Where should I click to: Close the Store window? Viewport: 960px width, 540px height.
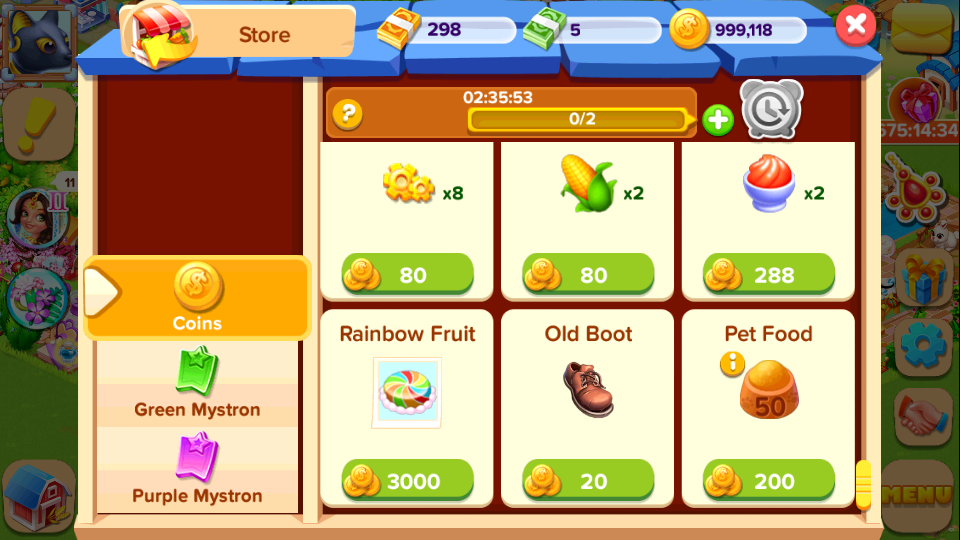coord(855,25)
